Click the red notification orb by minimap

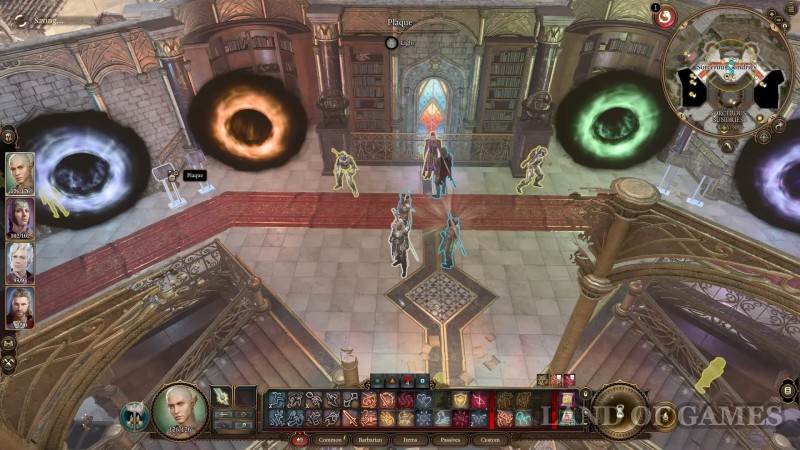[664, 16]
